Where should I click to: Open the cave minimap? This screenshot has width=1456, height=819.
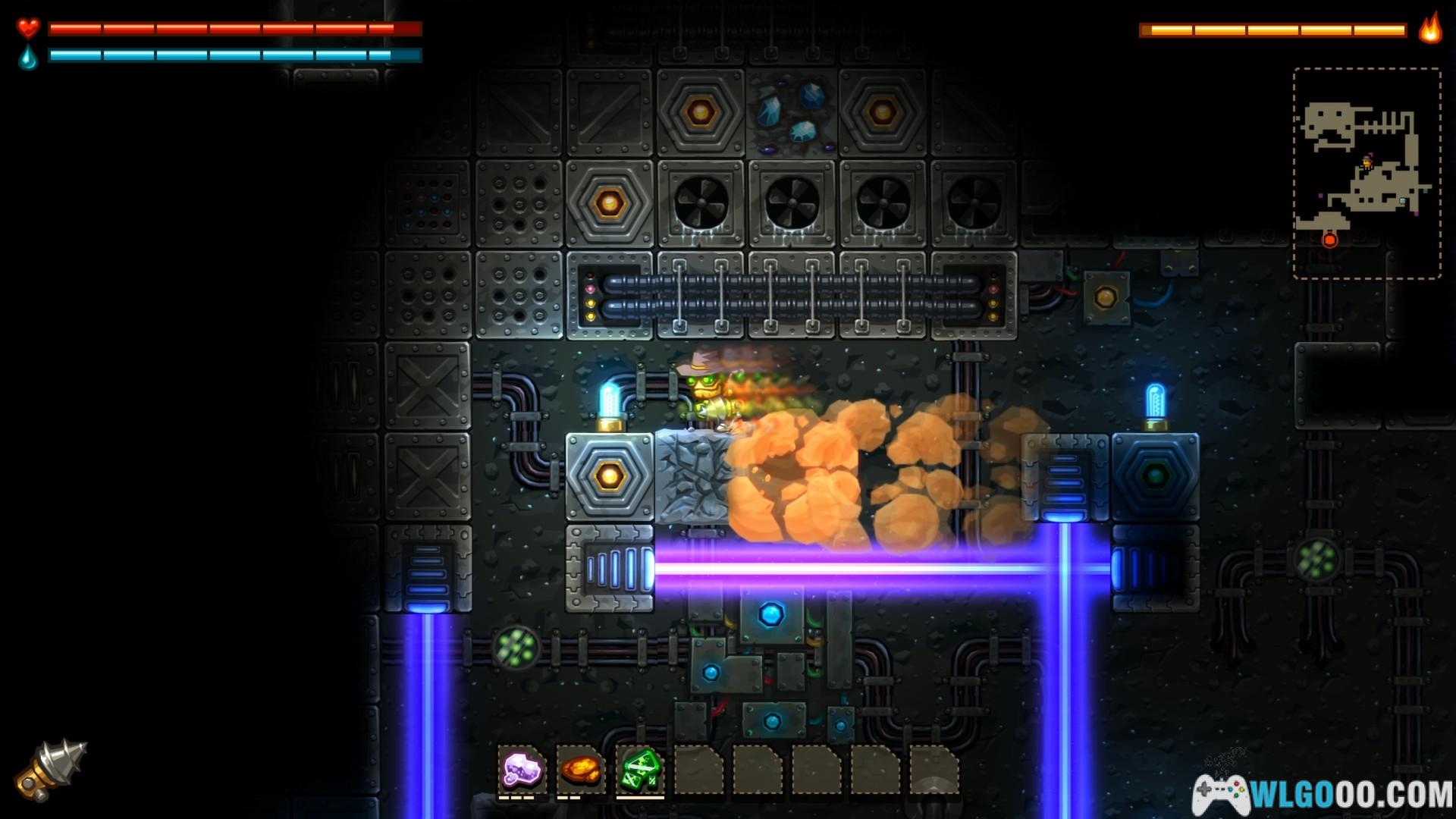point(1367,173)
